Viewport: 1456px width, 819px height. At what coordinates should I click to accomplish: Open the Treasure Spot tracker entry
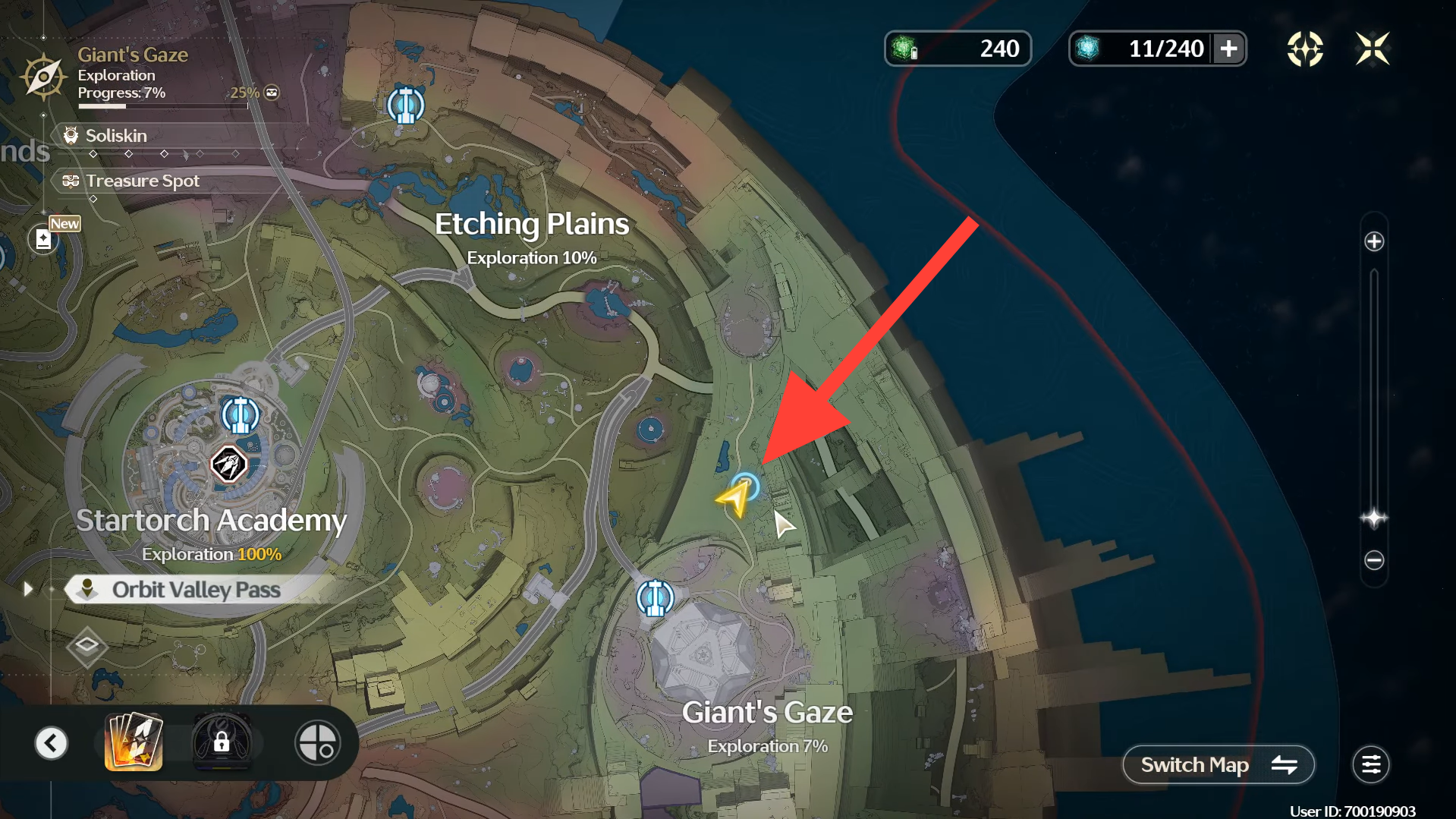click(x=142, y=181)
